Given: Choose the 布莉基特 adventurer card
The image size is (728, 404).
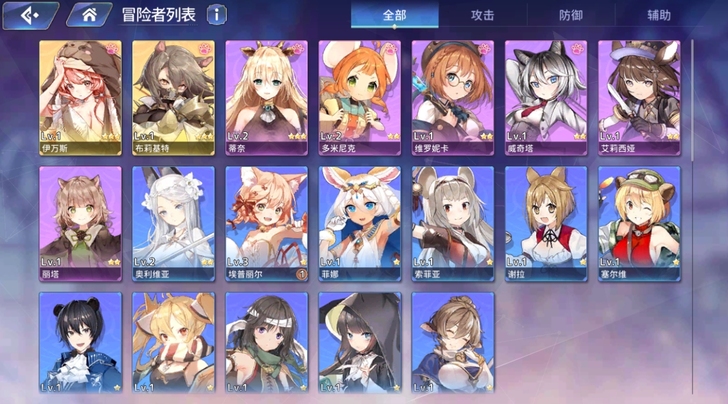Looking at the screenshot, I should click(173, 97).
